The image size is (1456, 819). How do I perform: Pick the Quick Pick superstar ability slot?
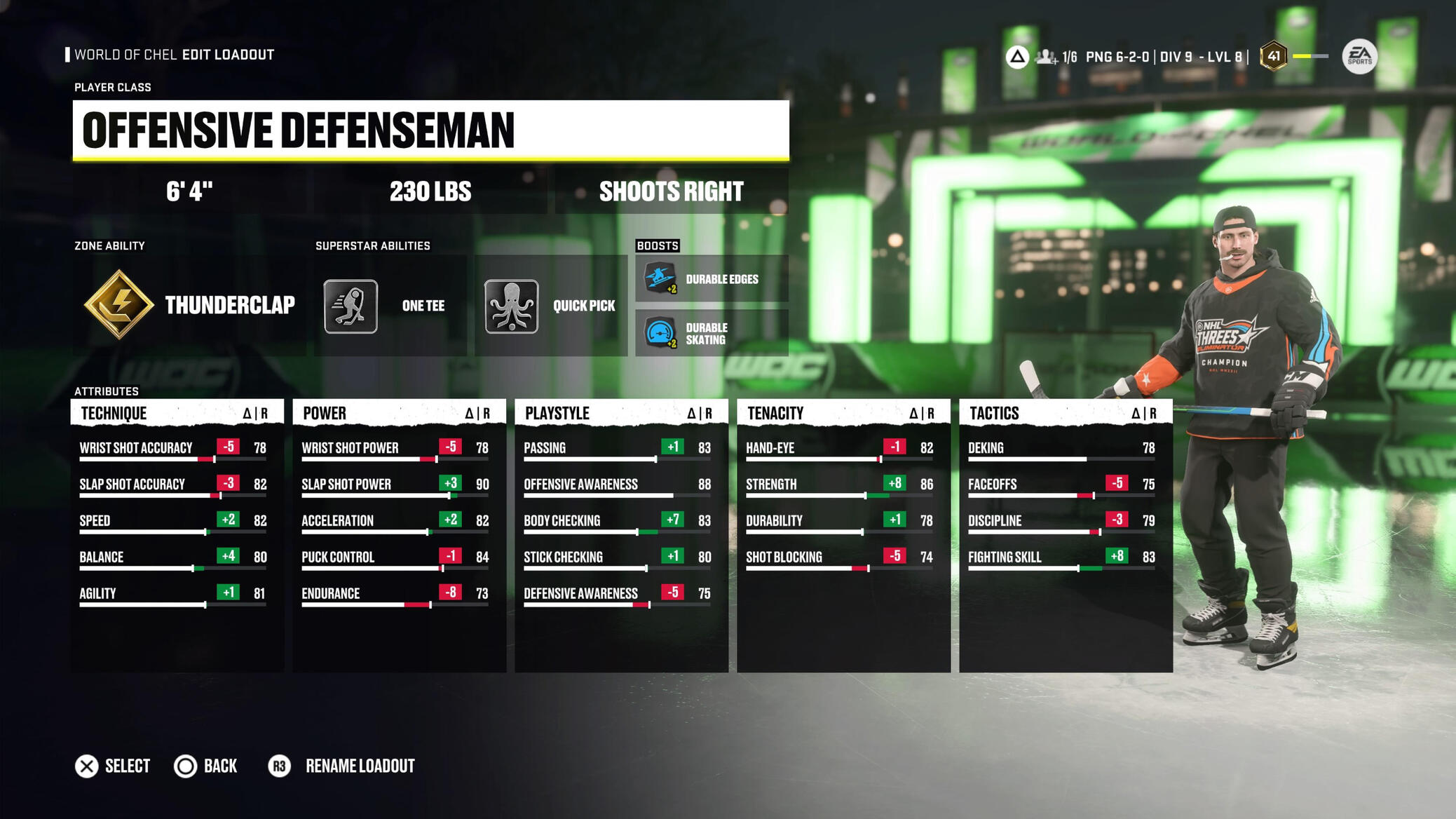click(x=551, y=306)
